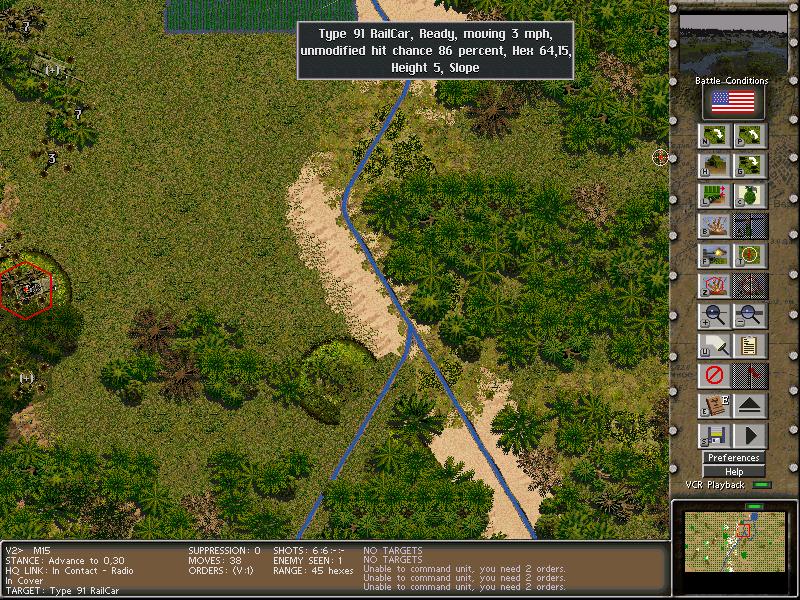Click the grenade icon button
800x600 pixels.
tap(750, 196)
